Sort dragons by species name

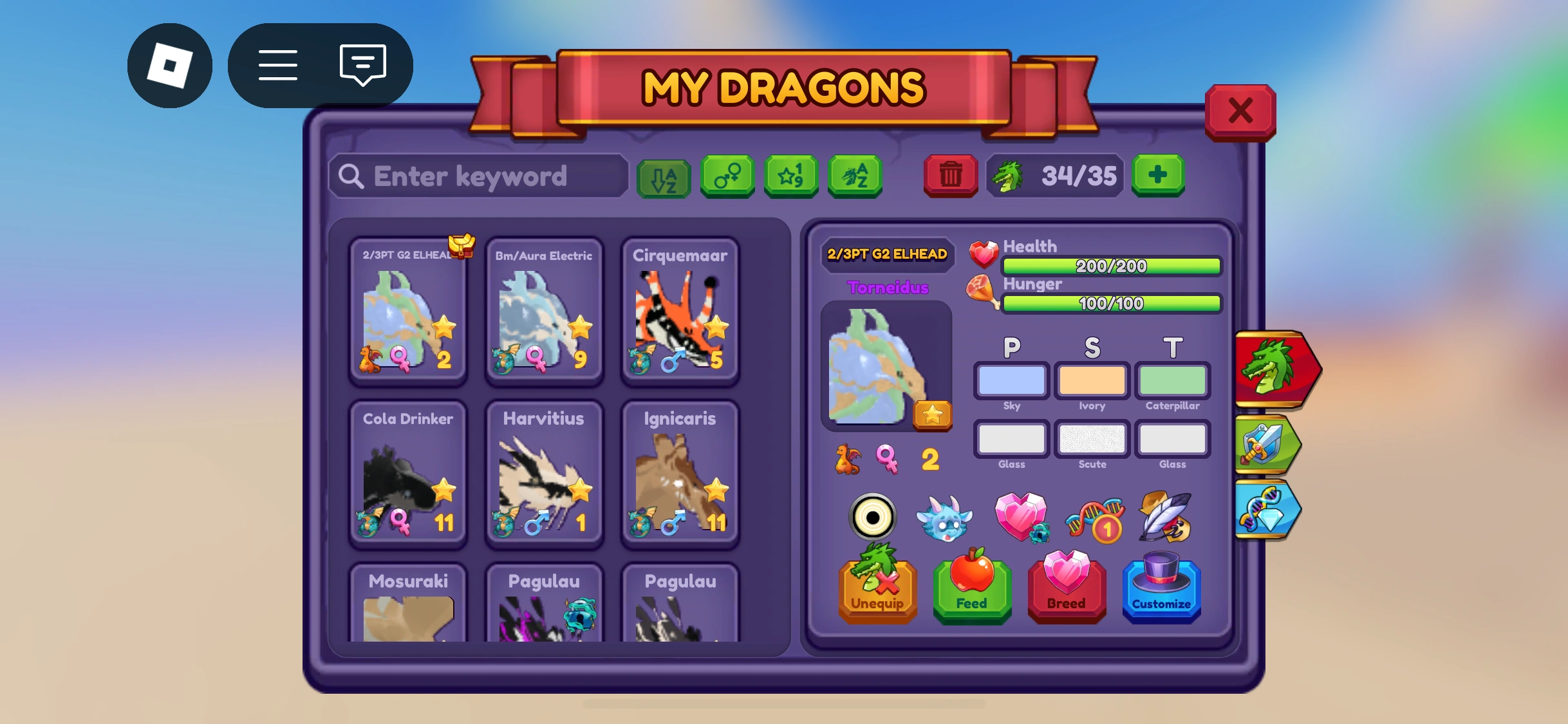(x=854, y=176)
